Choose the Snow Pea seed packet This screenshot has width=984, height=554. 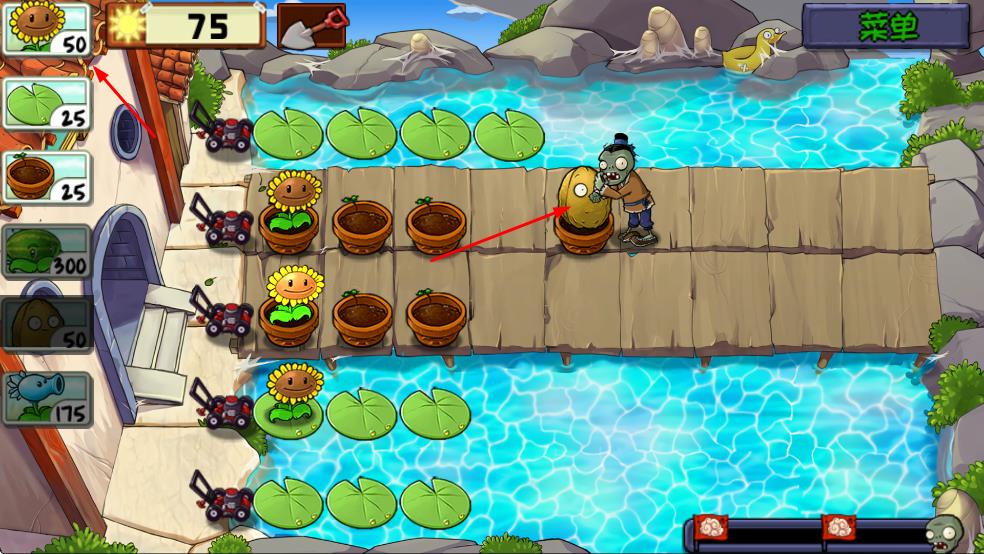(48, 398)
